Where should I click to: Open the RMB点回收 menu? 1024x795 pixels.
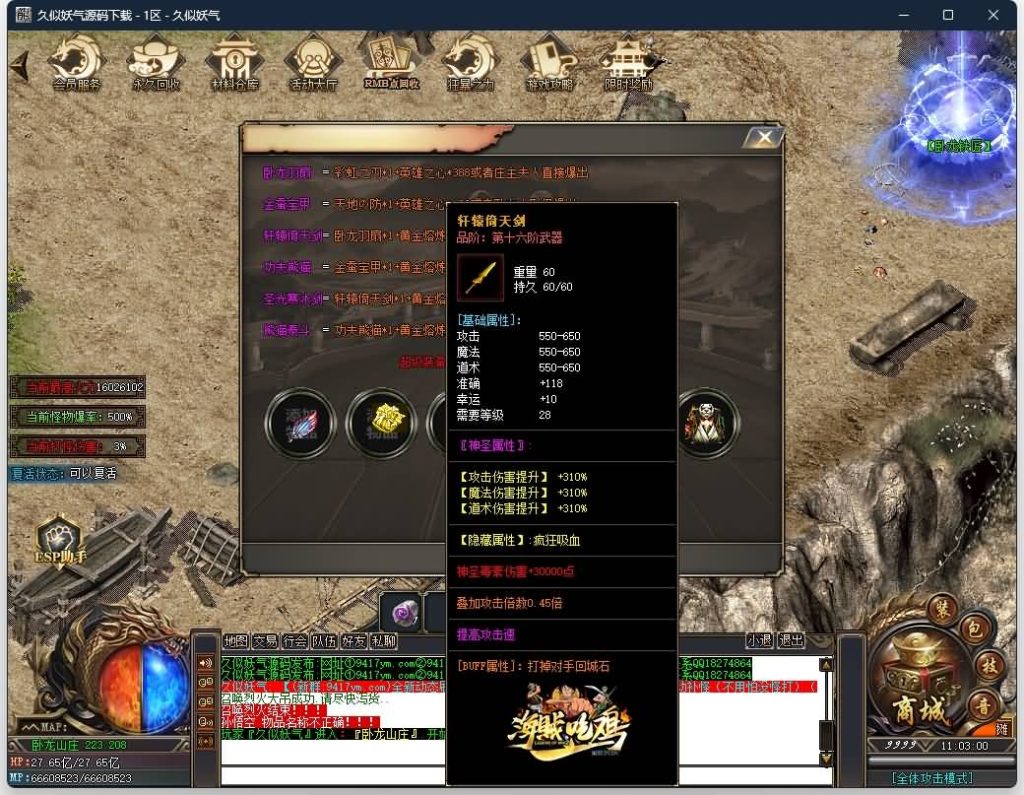tap(391, 64)
